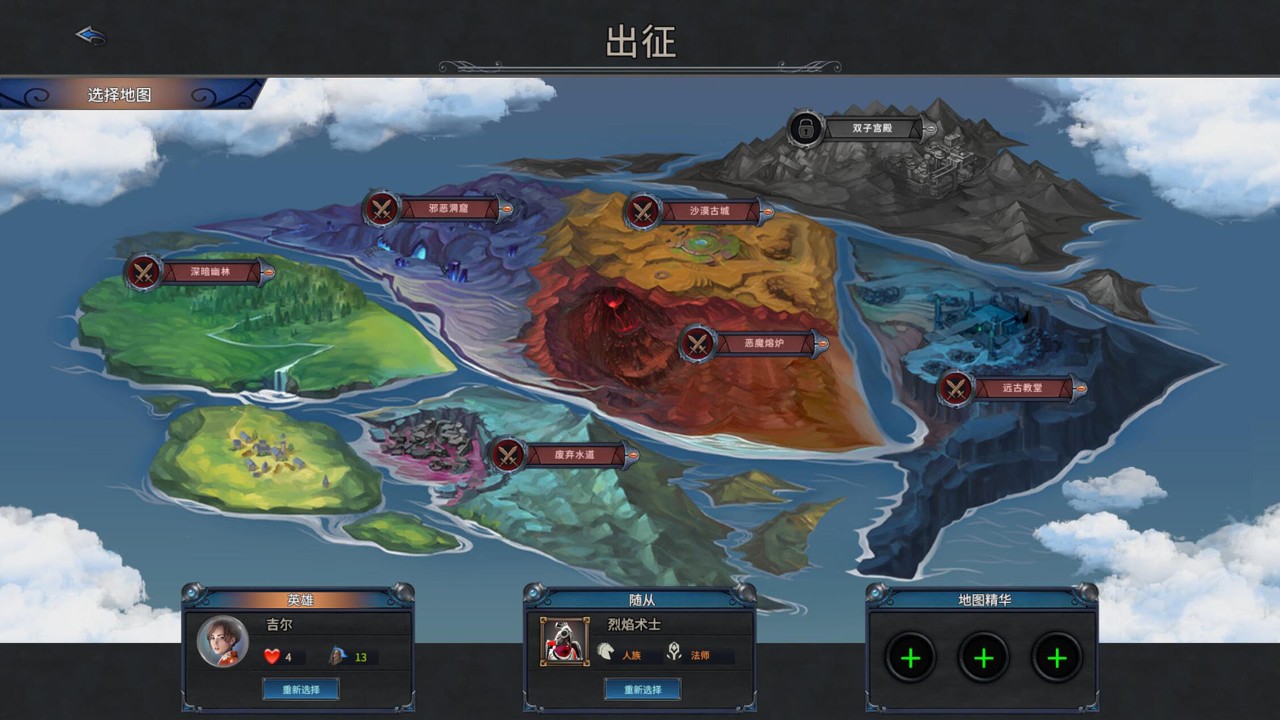
Task: Click the 烈焰术士 follower portrait
Action: tap(565, 641)
